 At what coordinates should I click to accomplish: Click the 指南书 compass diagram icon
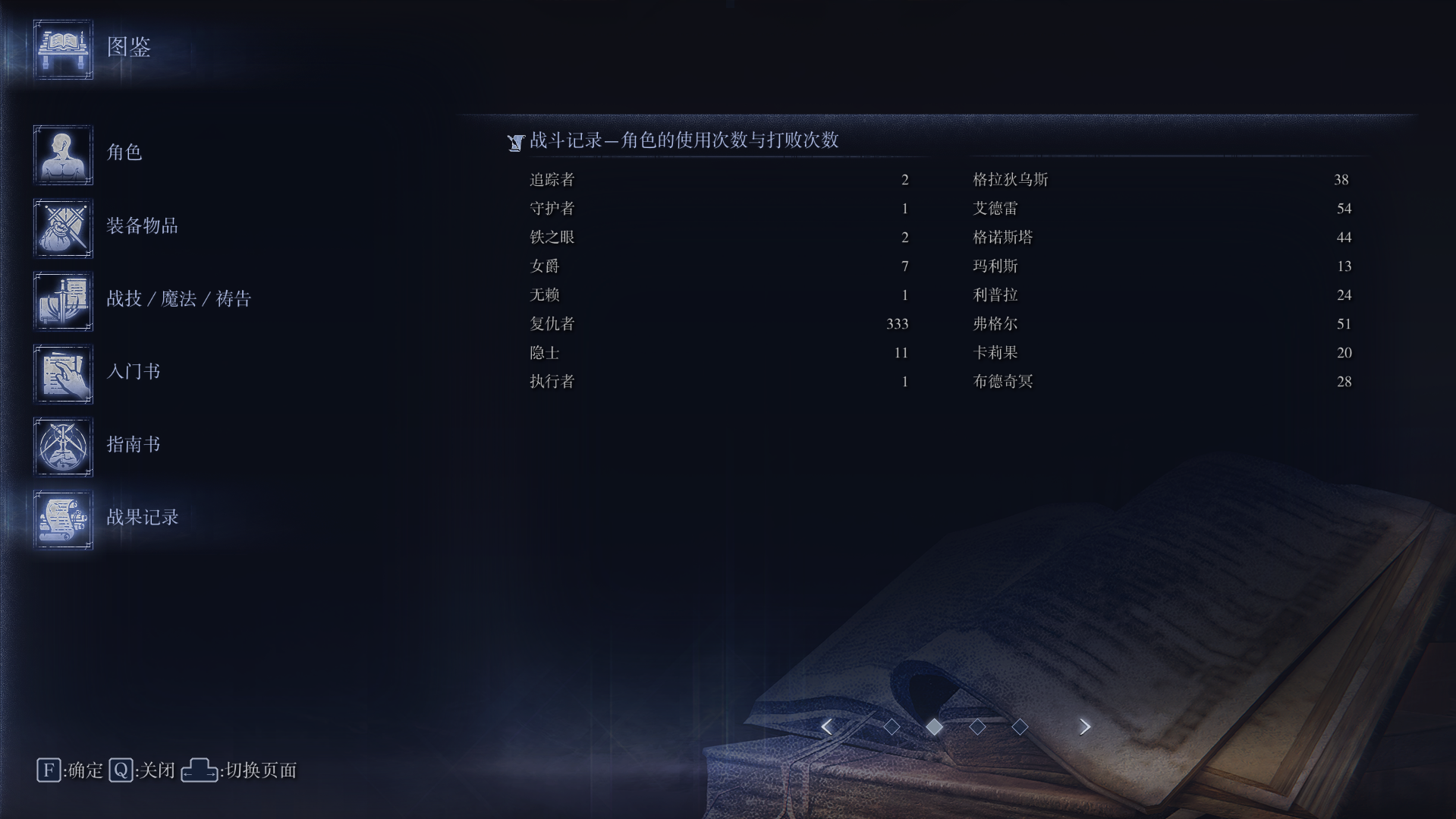pos(63,446)
